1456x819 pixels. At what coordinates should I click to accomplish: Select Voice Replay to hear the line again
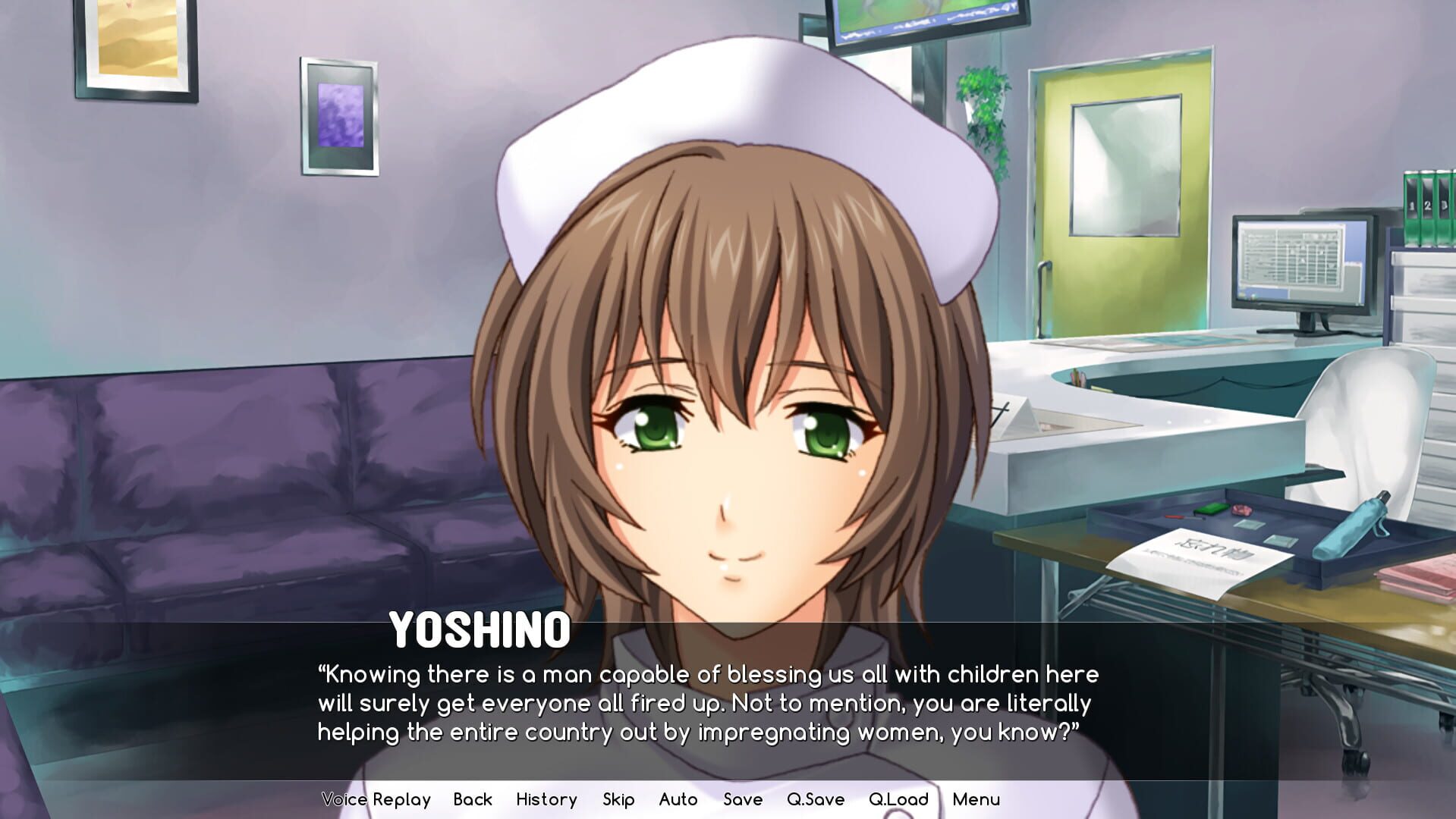click(x=375, y=799)
